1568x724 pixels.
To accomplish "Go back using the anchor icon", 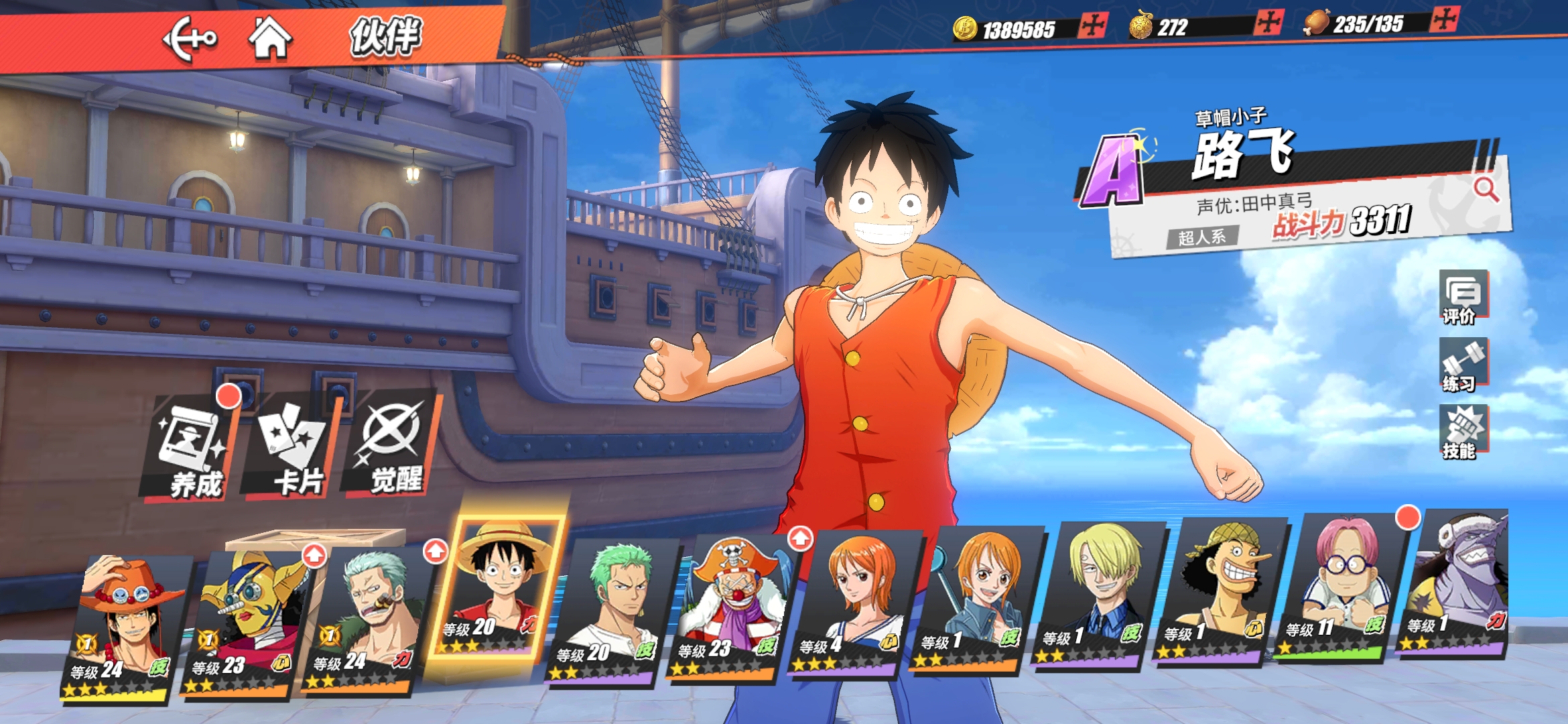I will [x=190, y=39].
